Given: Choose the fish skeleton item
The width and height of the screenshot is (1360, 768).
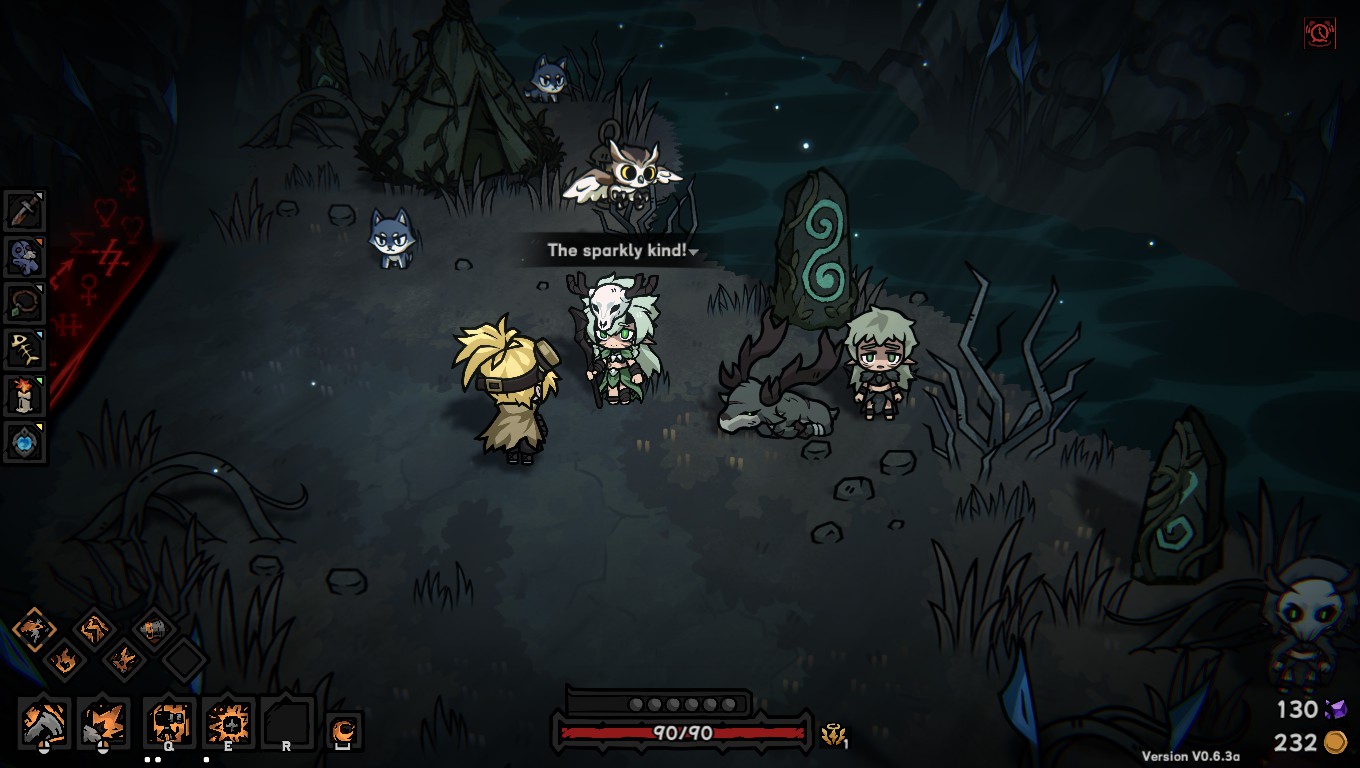Looking at the screenshot, I should [x=25, y=349].
